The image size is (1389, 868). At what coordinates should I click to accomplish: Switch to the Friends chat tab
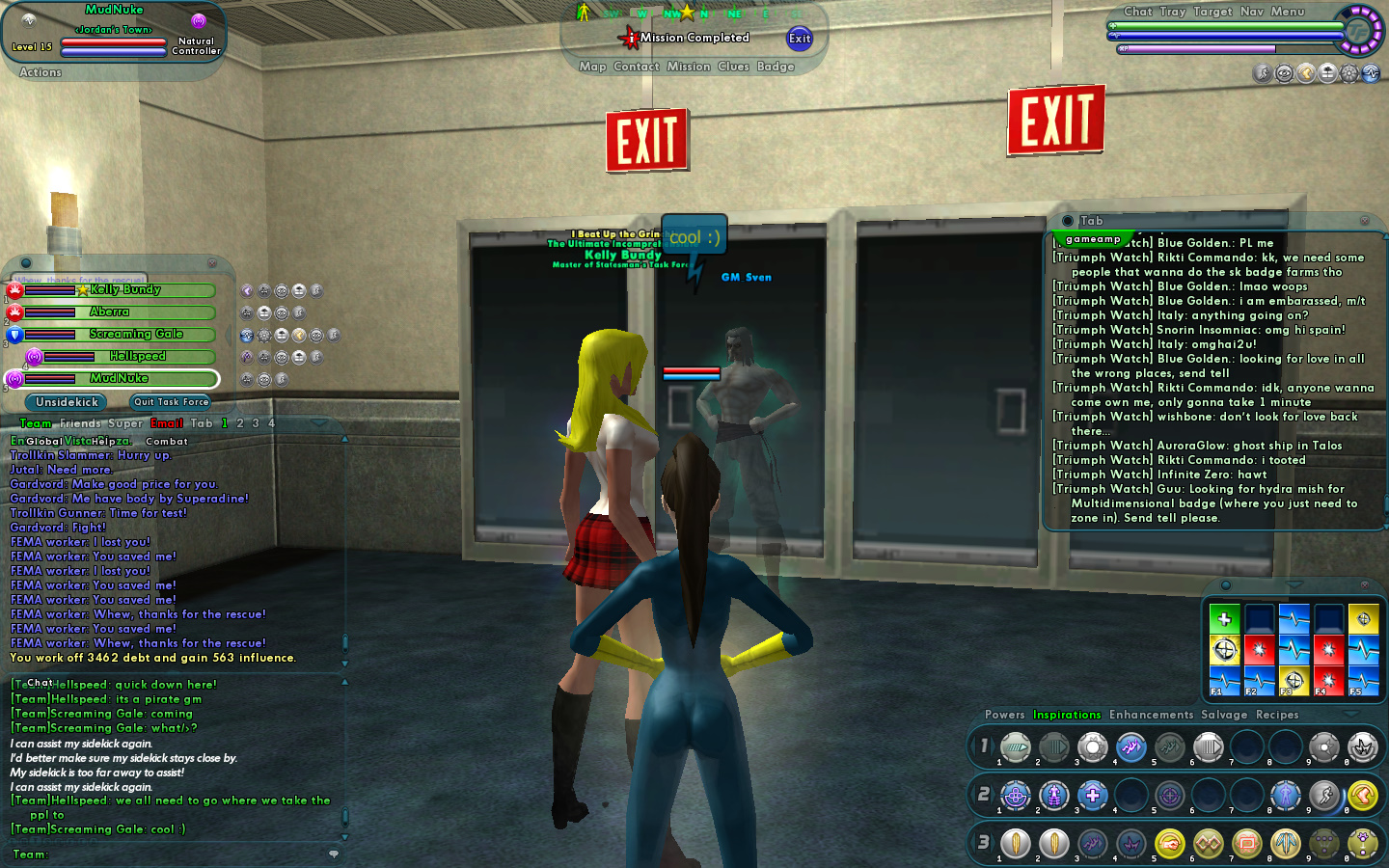tap(80, 423)
